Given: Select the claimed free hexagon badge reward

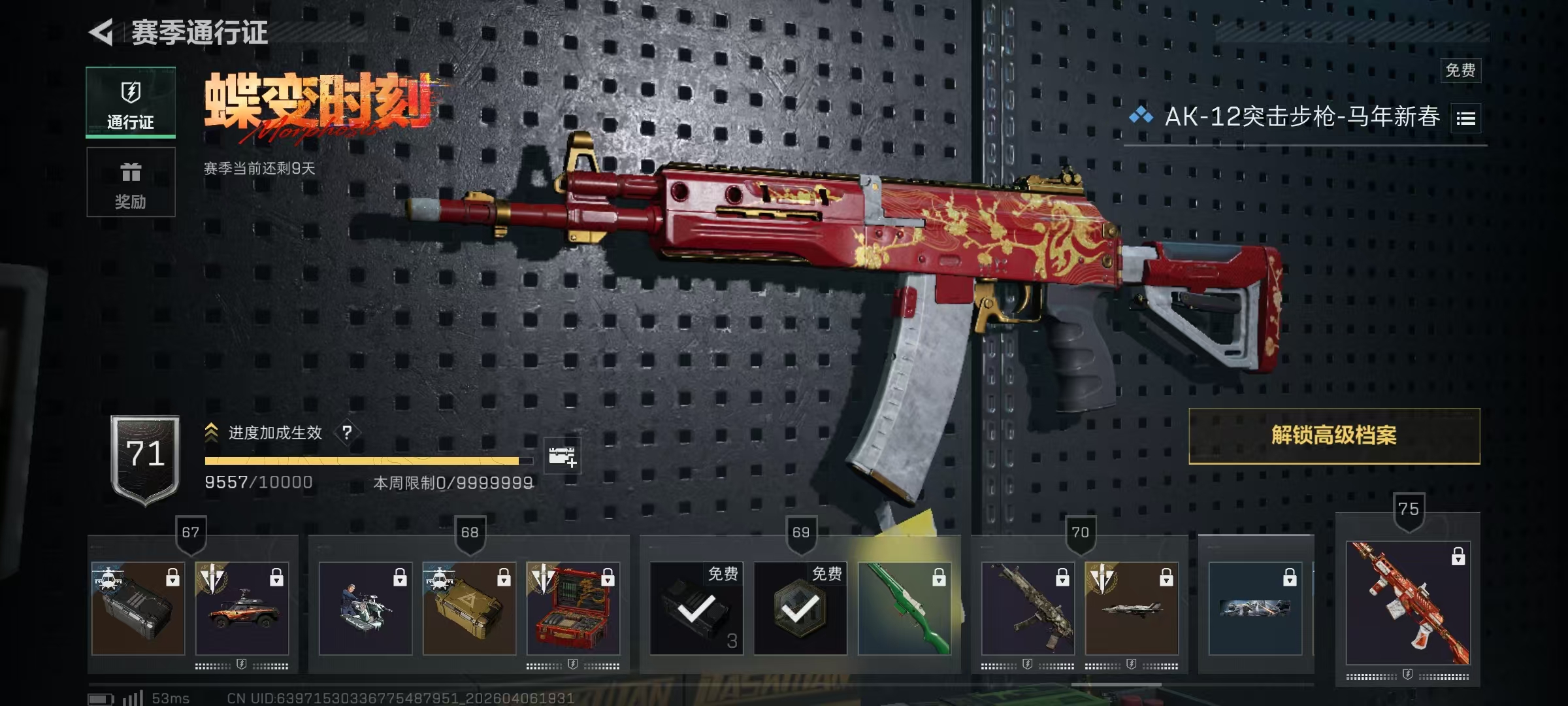Looking at the screenshot, I should pyautogui.click(x=800, y=609).
